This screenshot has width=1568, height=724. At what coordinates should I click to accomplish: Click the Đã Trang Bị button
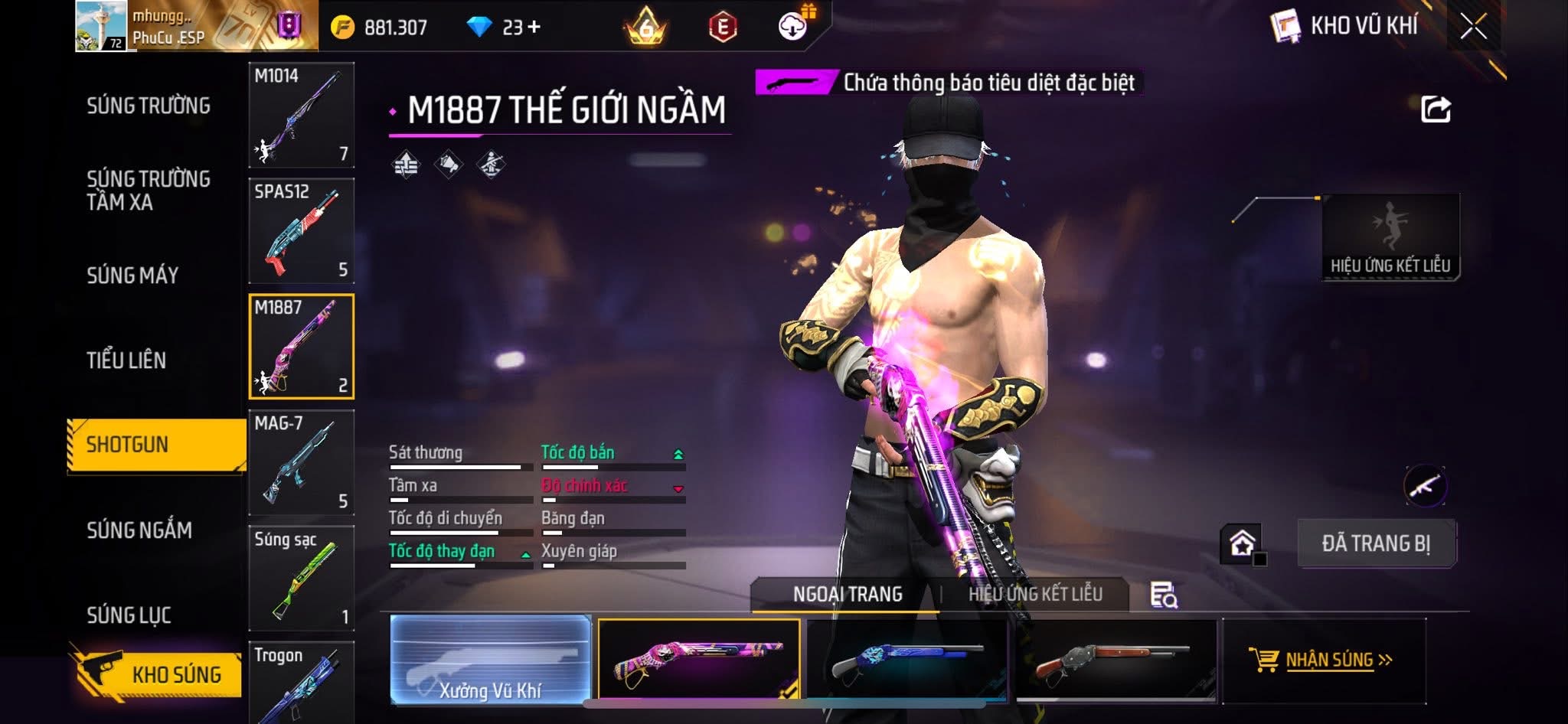point(1376,543)
